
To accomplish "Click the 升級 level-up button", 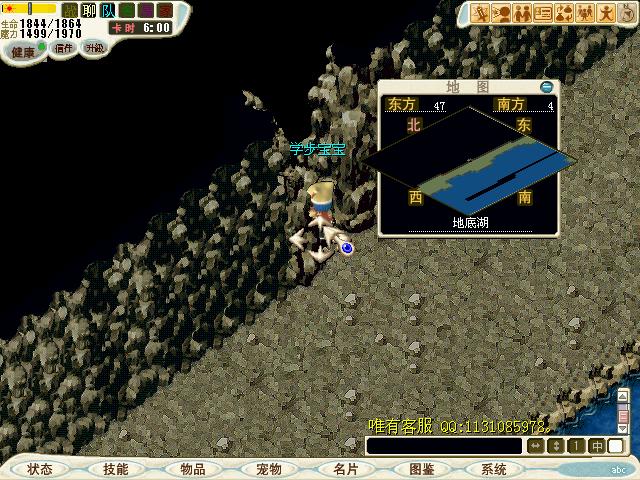I will pyautogui.click(x=95, y=47).
